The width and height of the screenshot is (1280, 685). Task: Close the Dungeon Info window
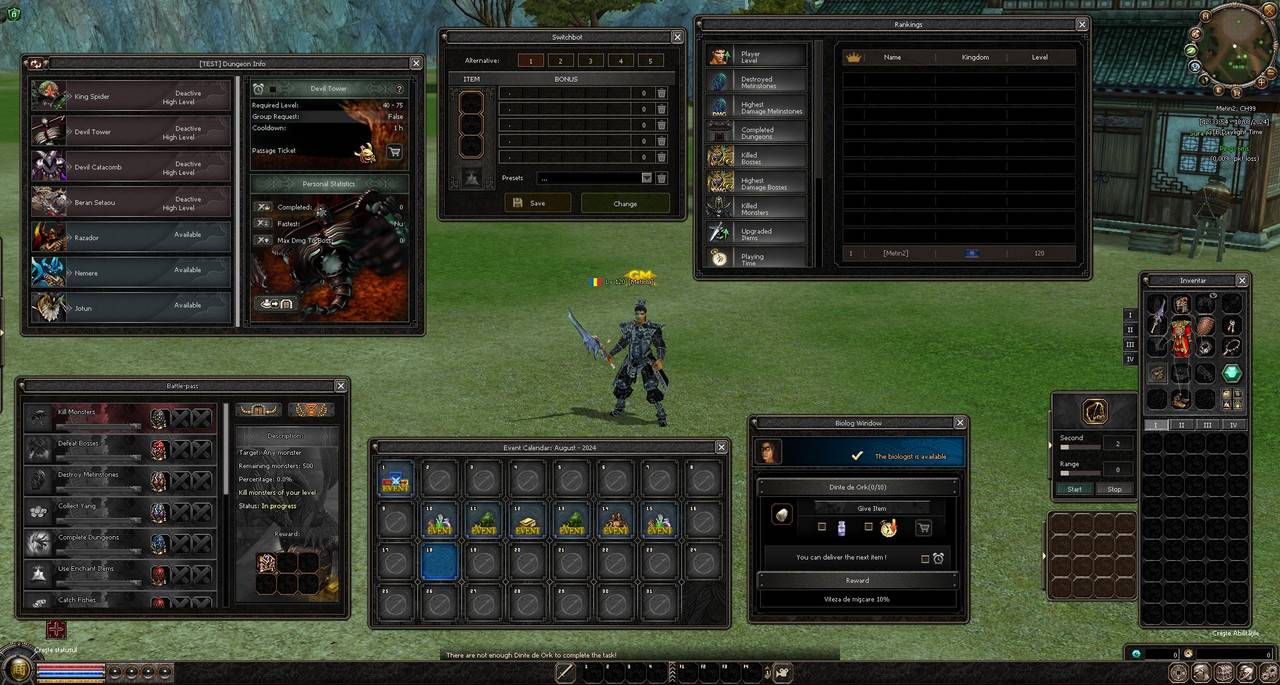(416, 63)
